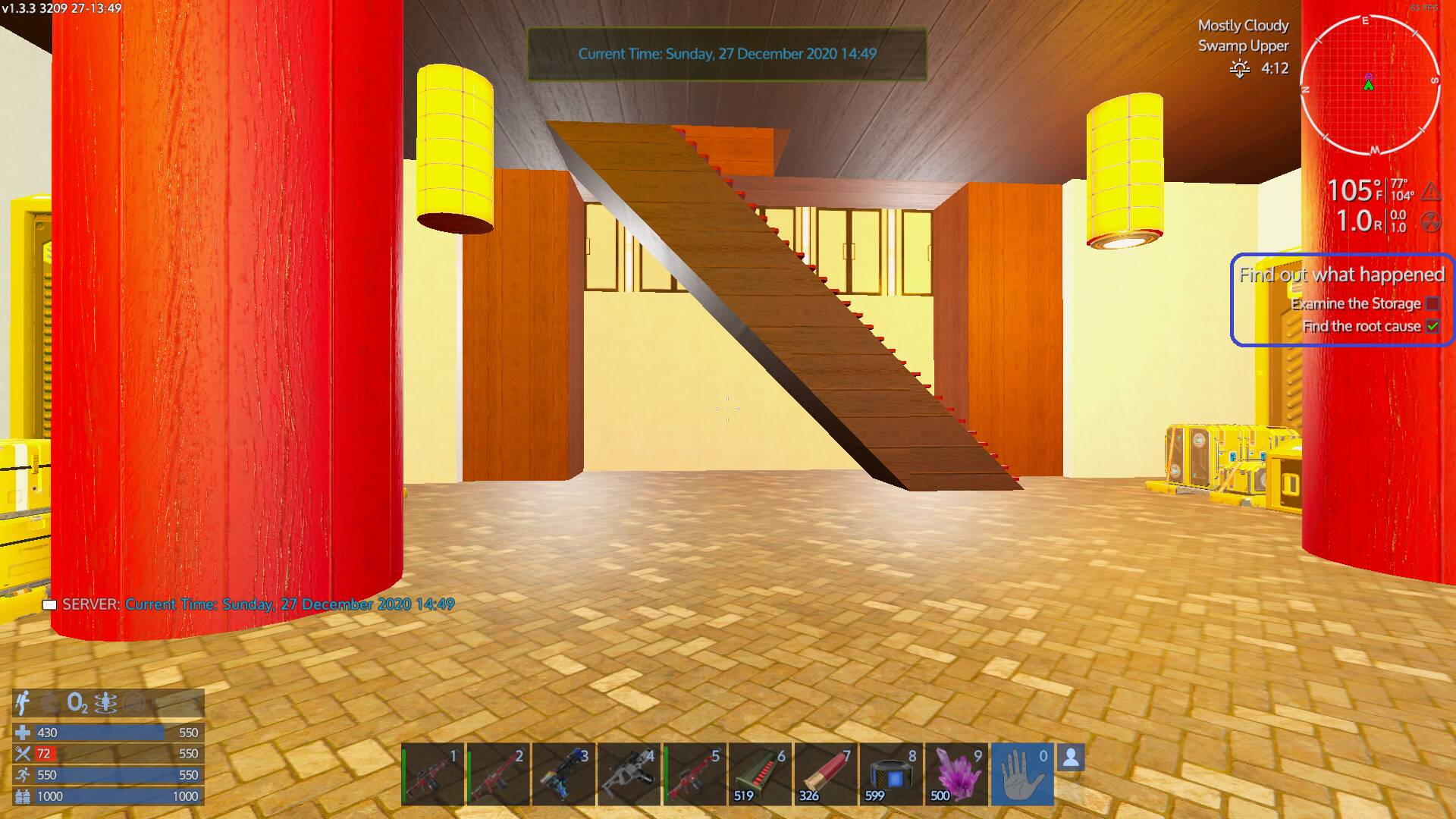Dismiss the Current Time notification banner
This screenshot has width=1456, height=819.
point(727,54)
